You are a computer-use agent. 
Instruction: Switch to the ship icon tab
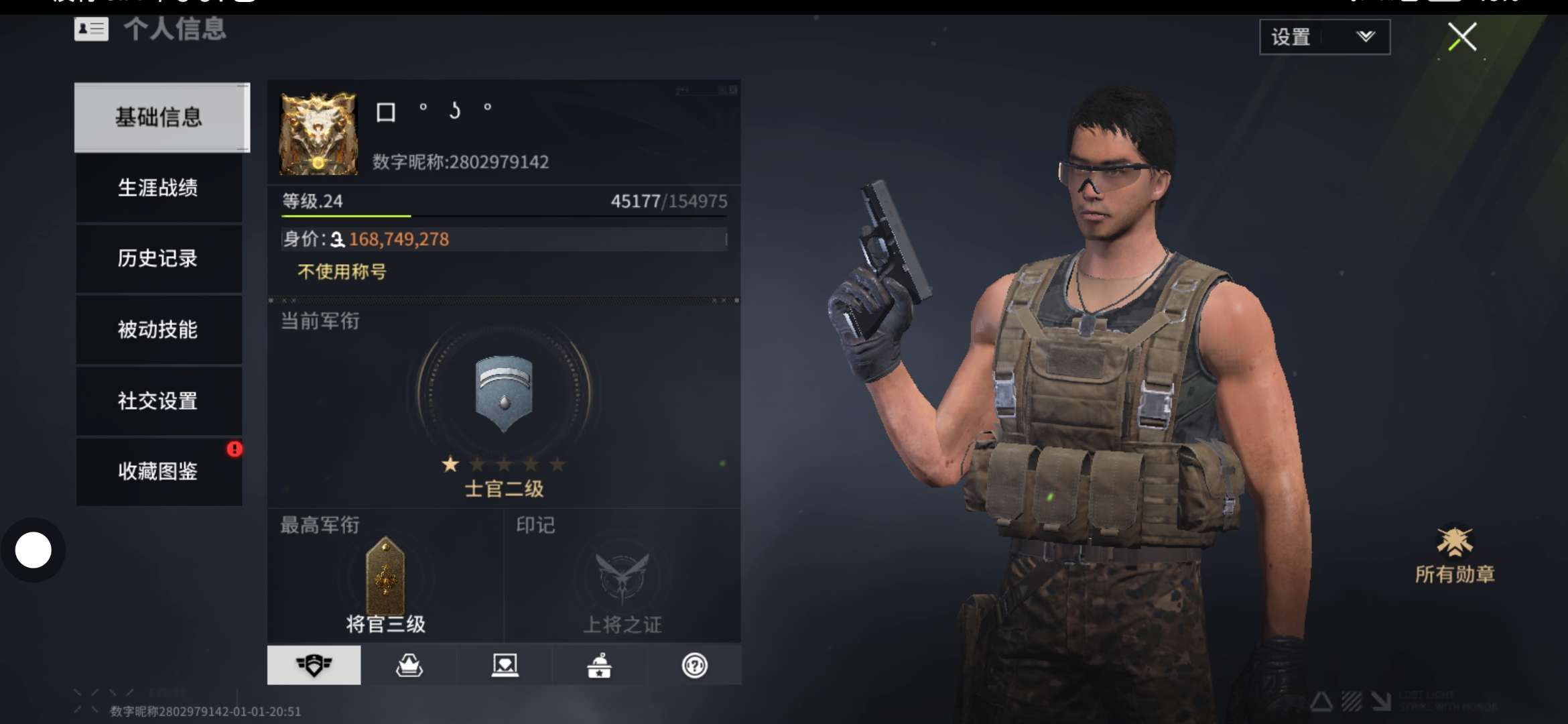coord(409,665)
